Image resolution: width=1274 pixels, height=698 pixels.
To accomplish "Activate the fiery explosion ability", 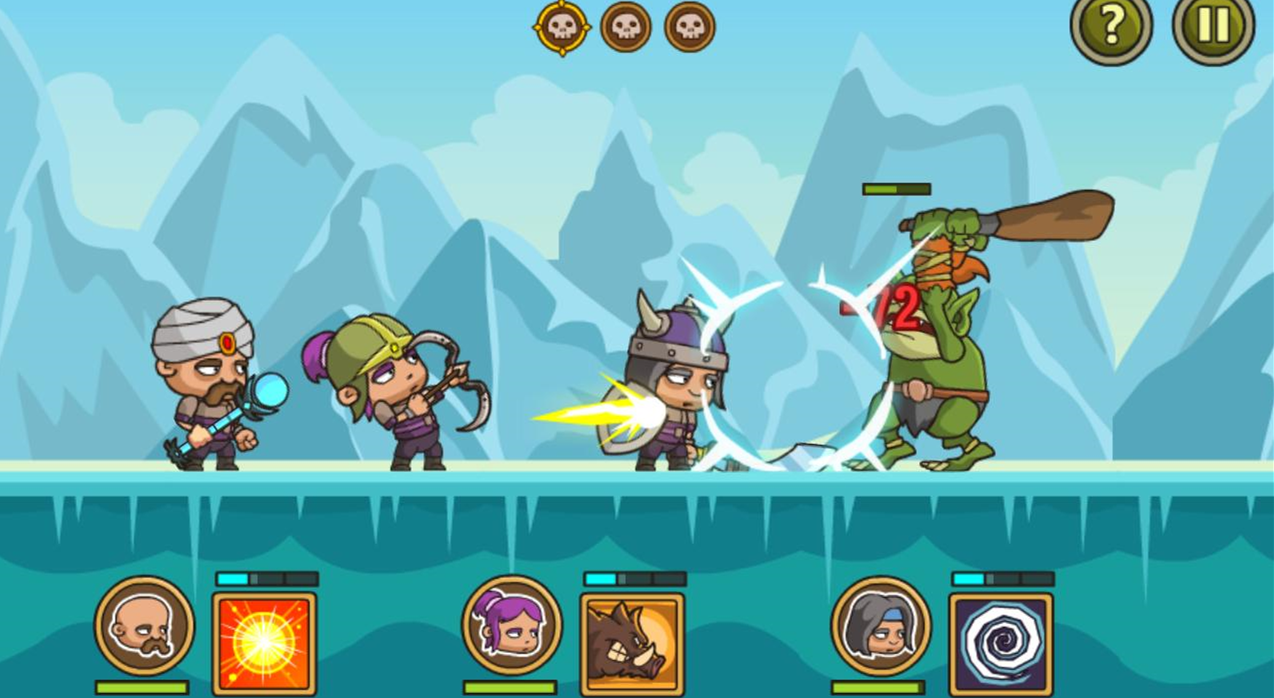I will [x=264, y=643].
